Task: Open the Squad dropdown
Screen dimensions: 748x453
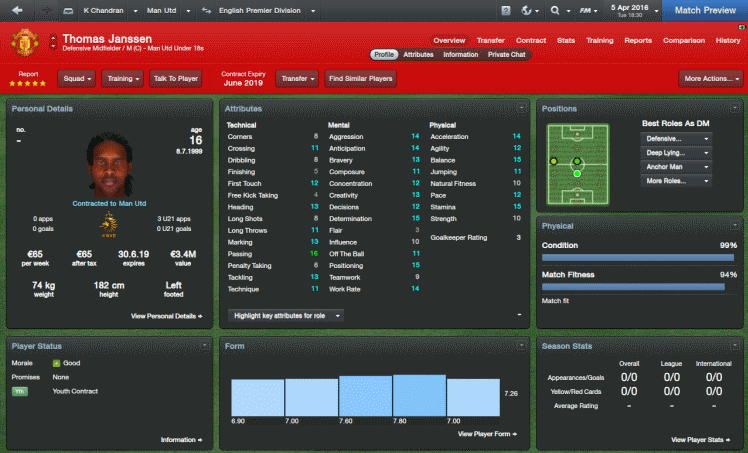Action: click(x=77, y=77)
